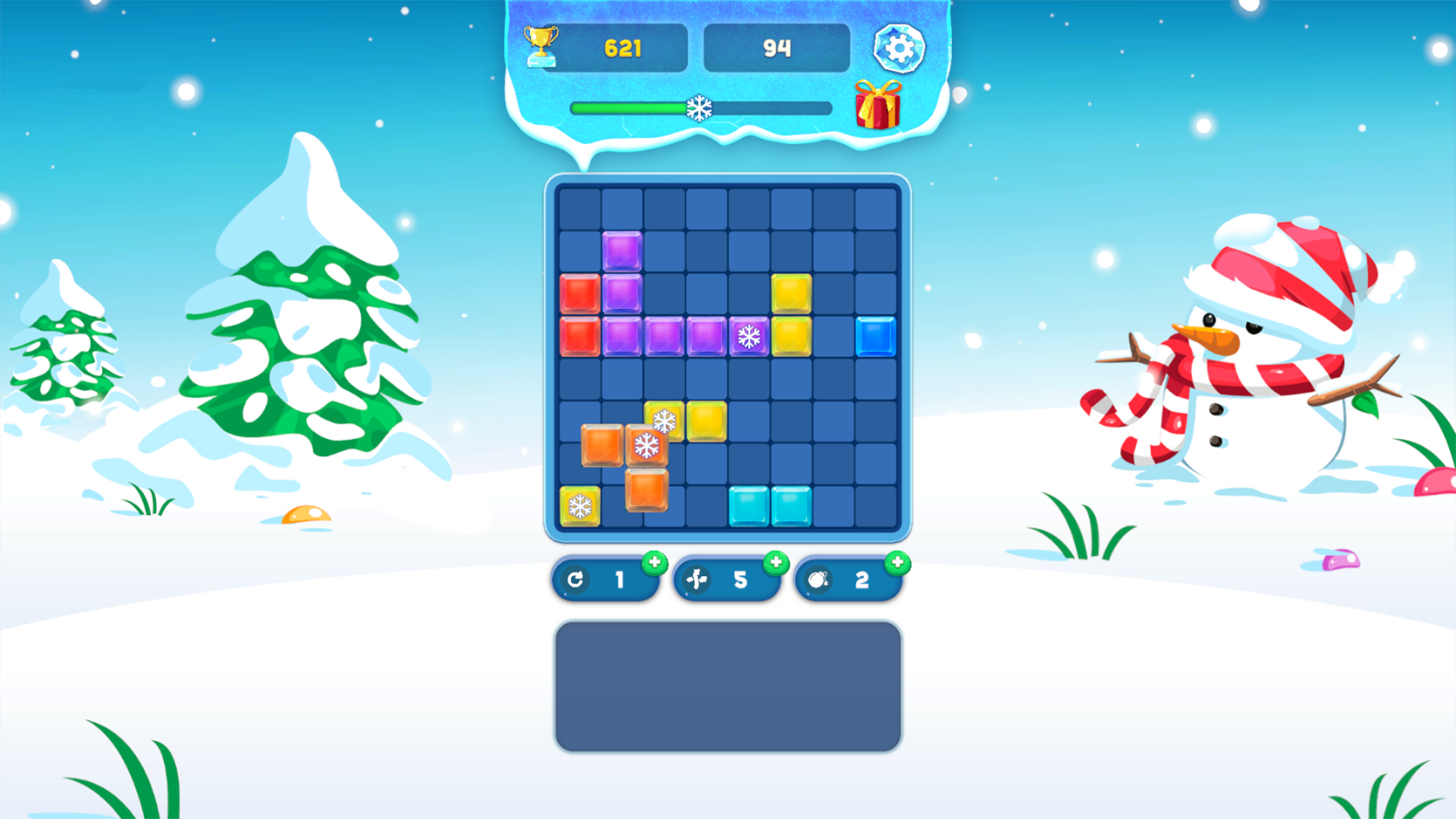
Task: Select the snowflake purple block on the board
Action: pos(749,335)
